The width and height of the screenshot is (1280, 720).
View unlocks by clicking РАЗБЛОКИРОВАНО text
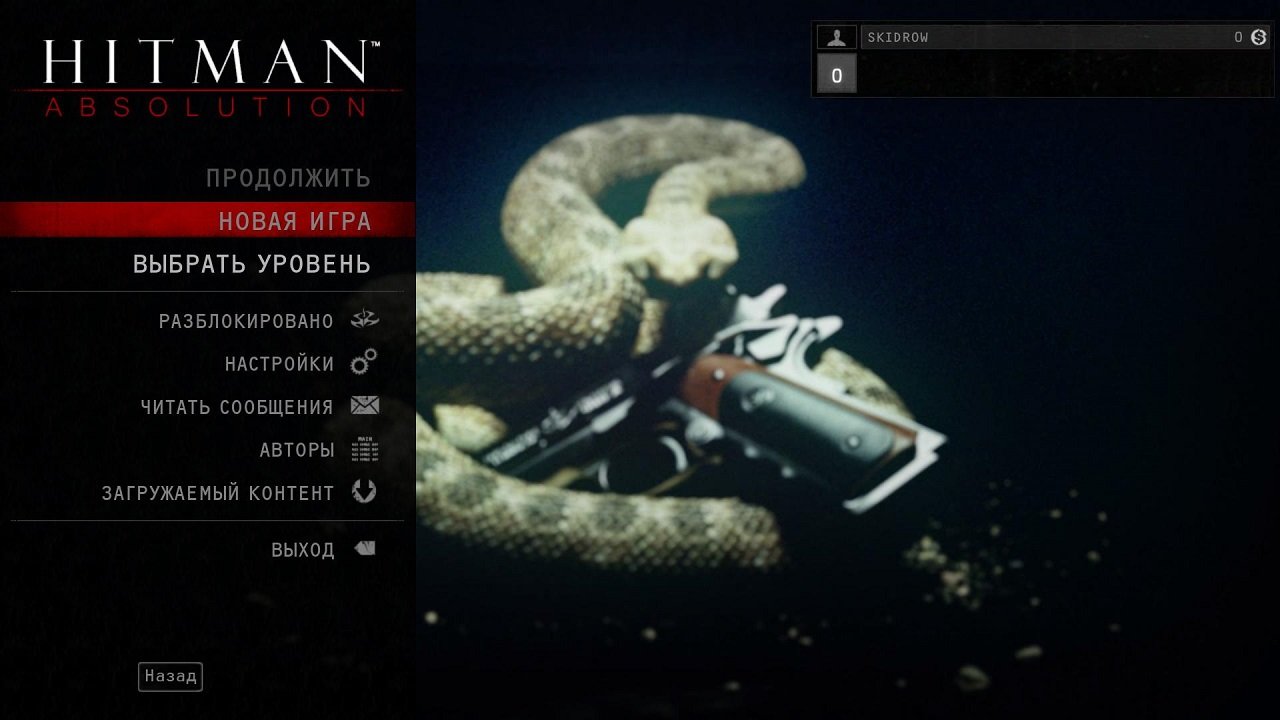pos(248,320)
